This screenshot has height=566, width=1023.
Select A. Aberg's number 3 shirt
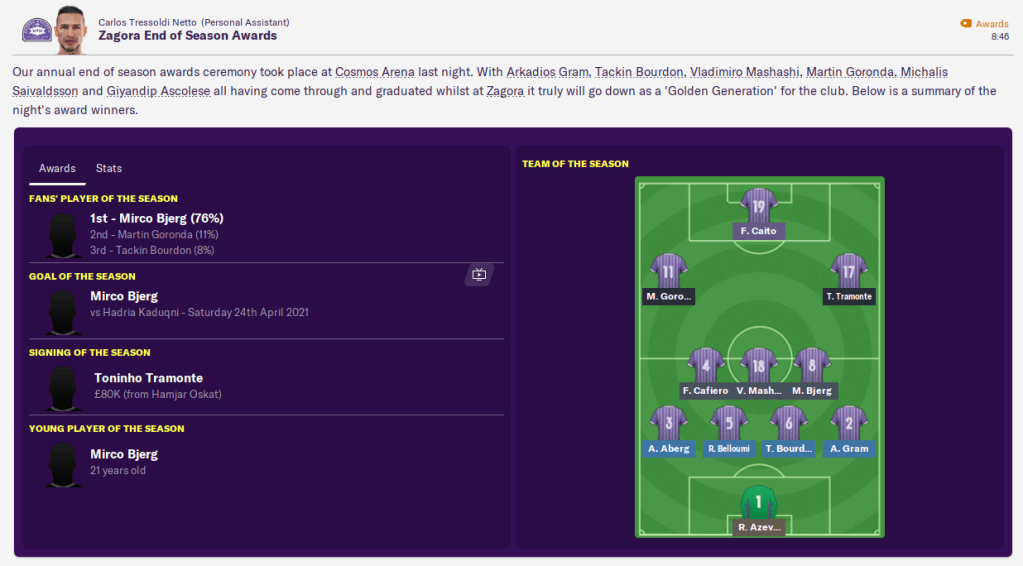tap(668, 423)
